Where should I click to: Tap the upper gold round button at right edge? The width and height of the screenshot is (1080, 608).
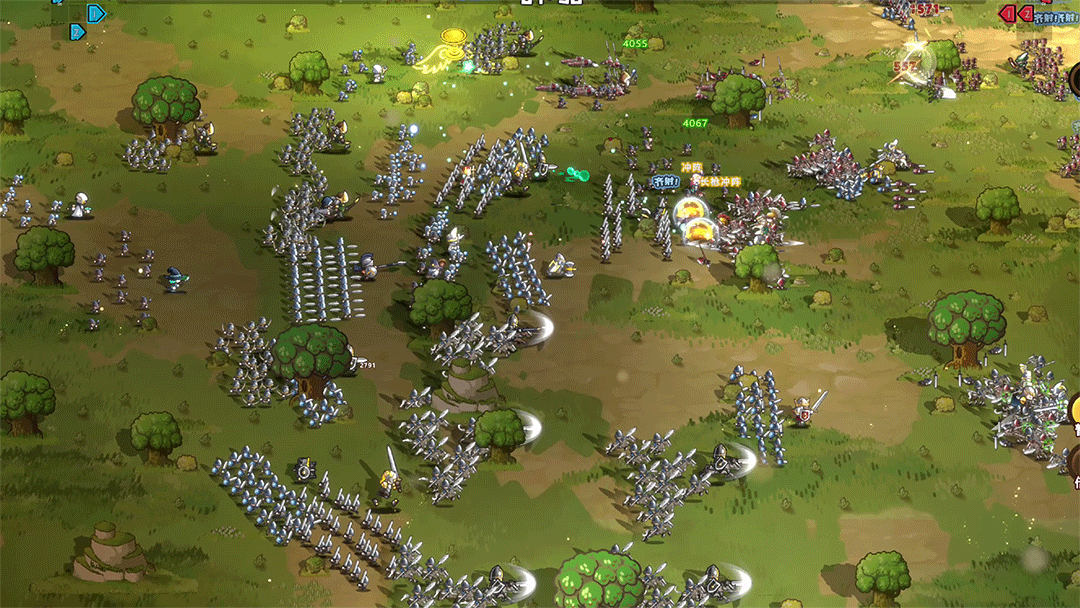(1074, 408)
